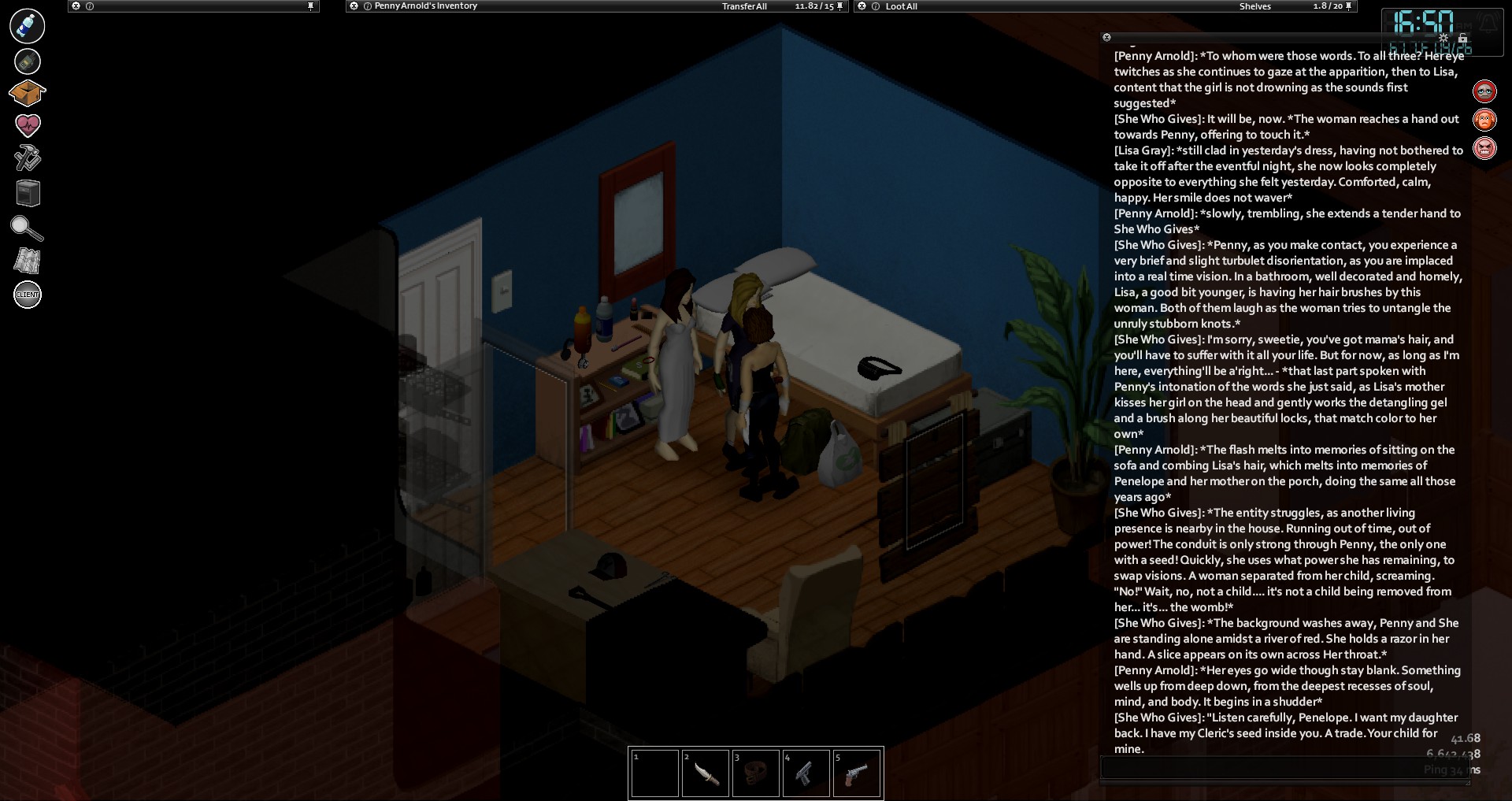Activate the magnifying glass search mode
1512x801 pixels.
click(x=28, y=228)
